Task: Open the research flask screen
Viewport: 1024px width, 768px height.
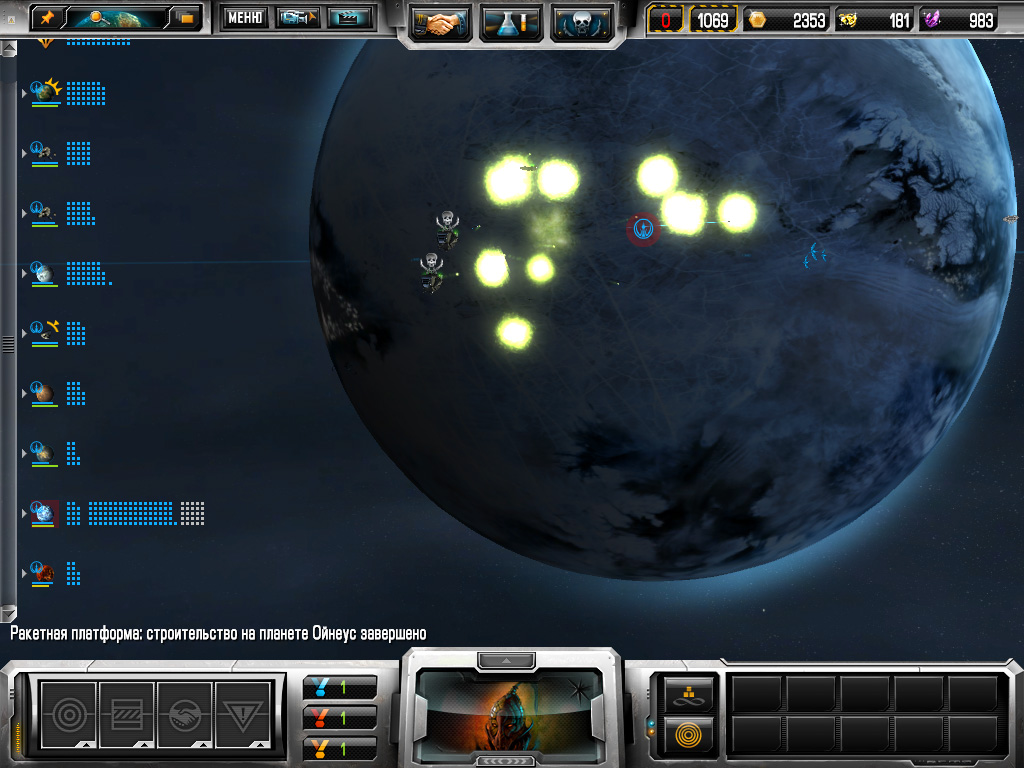Action: (511, 21)
